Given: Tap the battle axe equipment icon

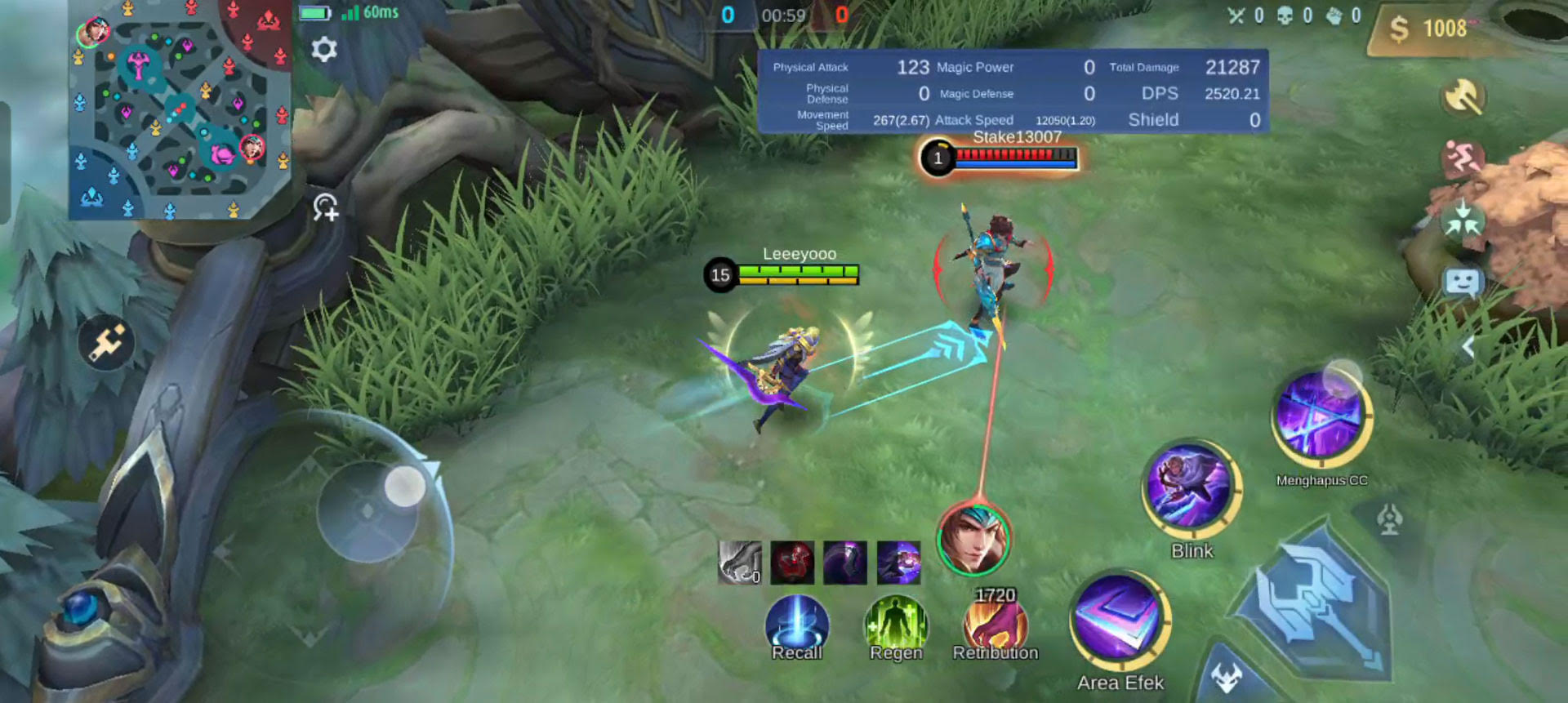Looking at the screenshot, I should pyautogui.click(x=1464, y=96).
